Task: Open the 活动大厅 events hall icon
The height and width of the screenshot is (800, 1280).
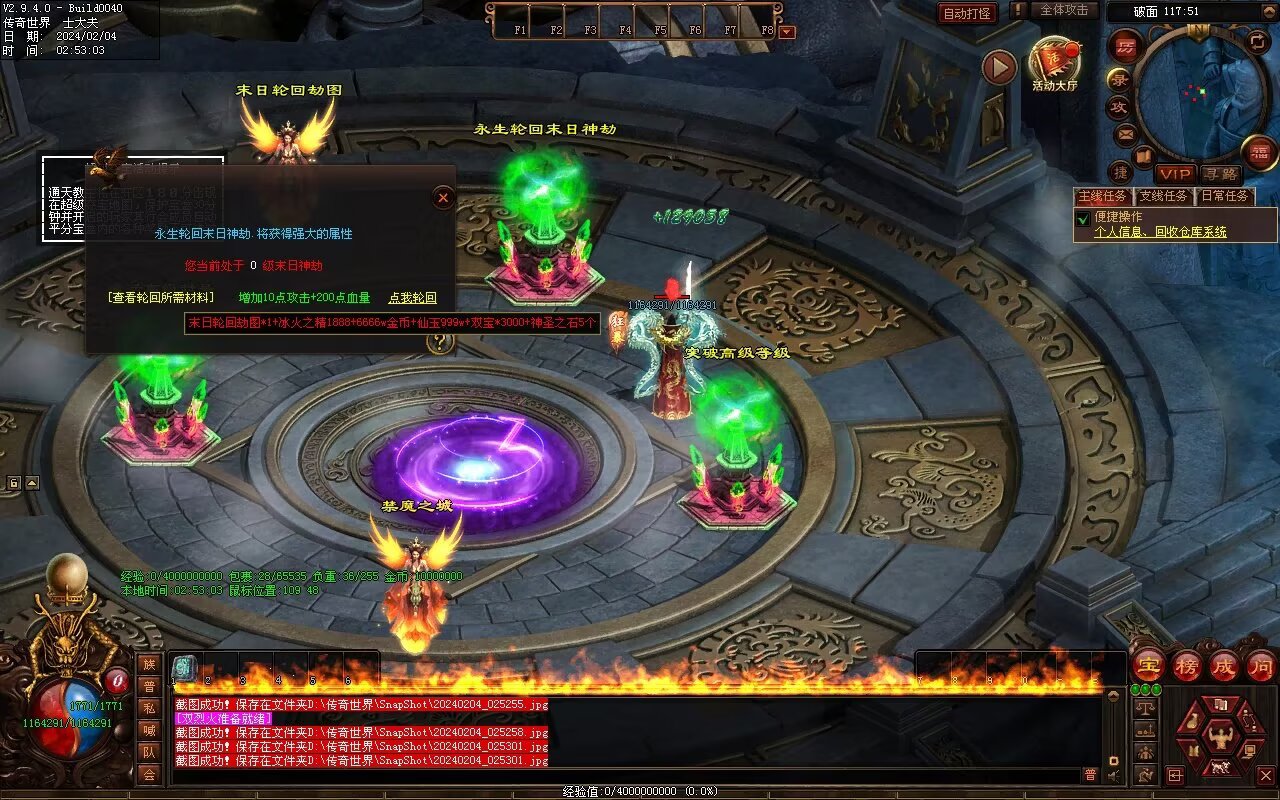Action: pyautogui.click(x=1055, y=65)
